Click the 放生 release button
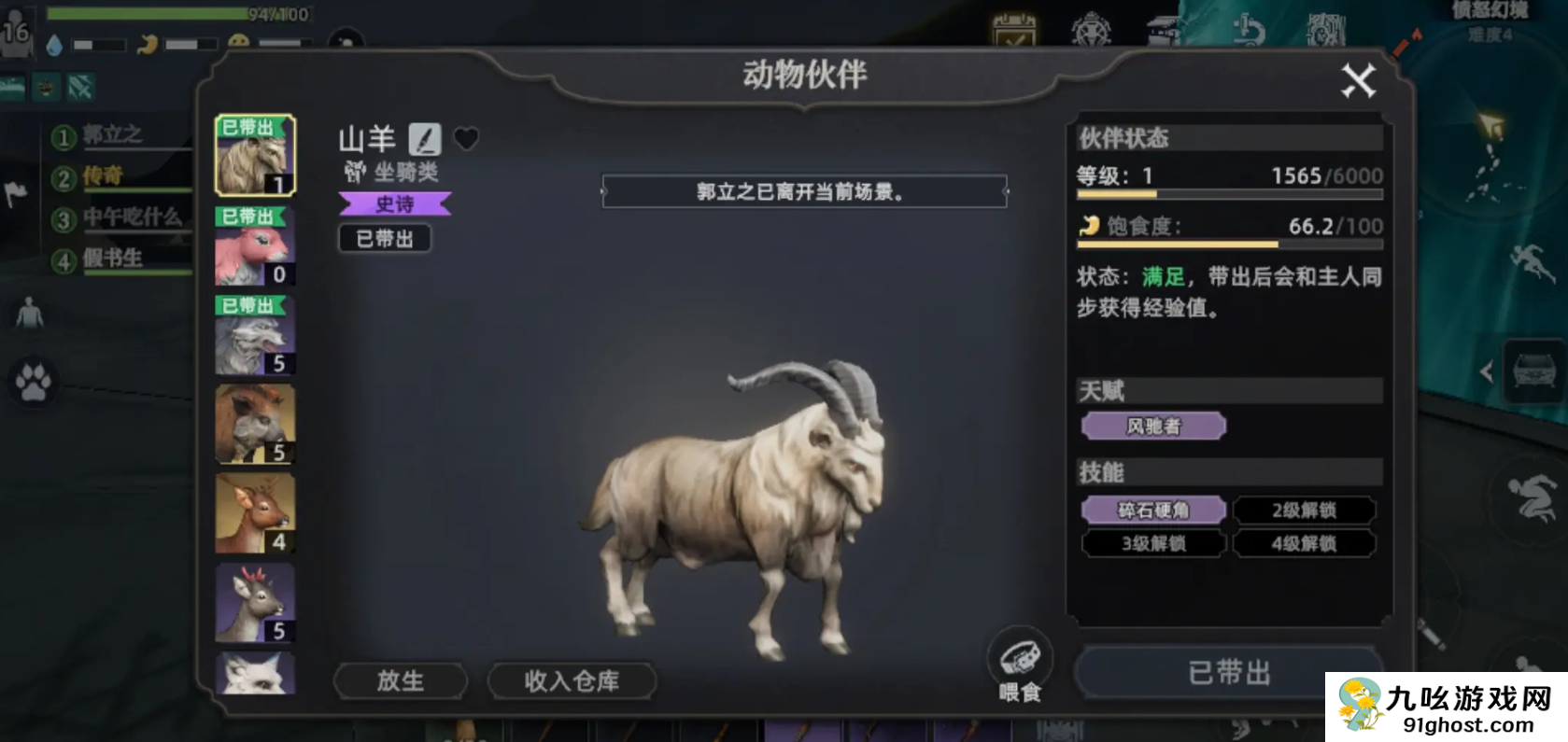 (x=400, y=681)
